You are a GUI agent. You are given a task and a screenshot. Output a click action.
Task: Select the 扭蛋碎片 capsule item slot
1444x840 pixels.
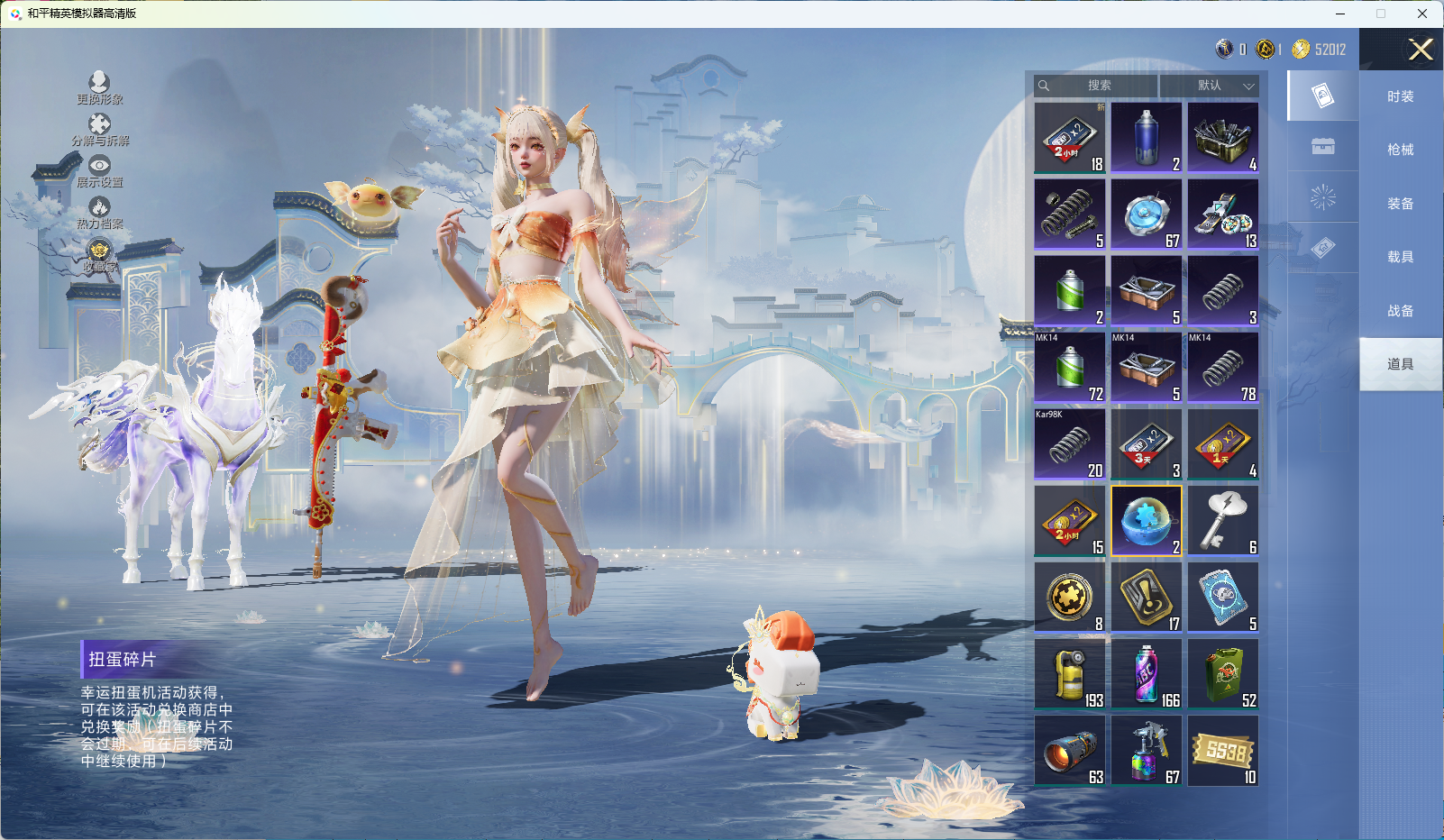1146,521
